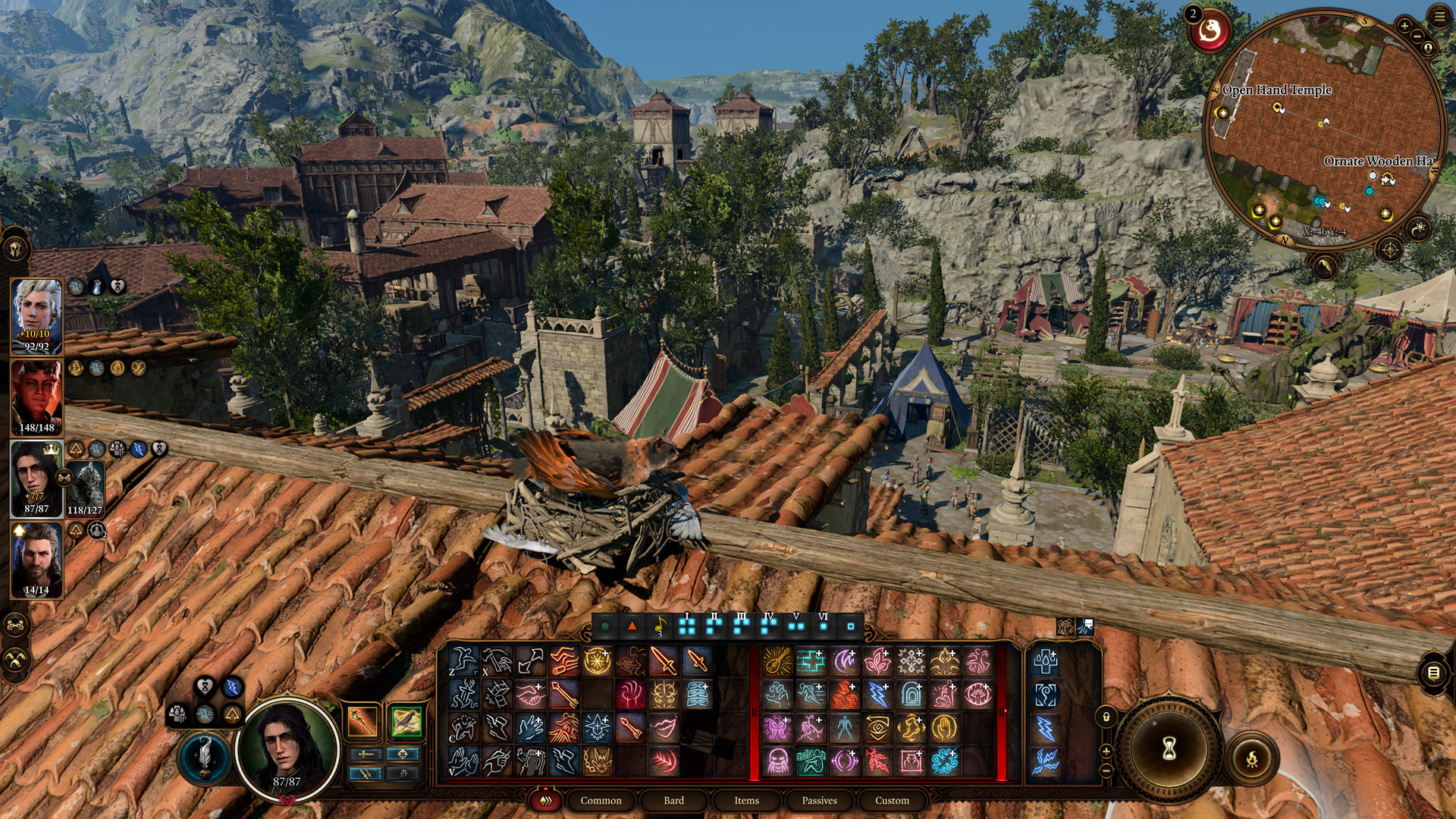The image size is (1456, 819).
Task: Open the Bard hotbar tab
Action: point(673,800)
